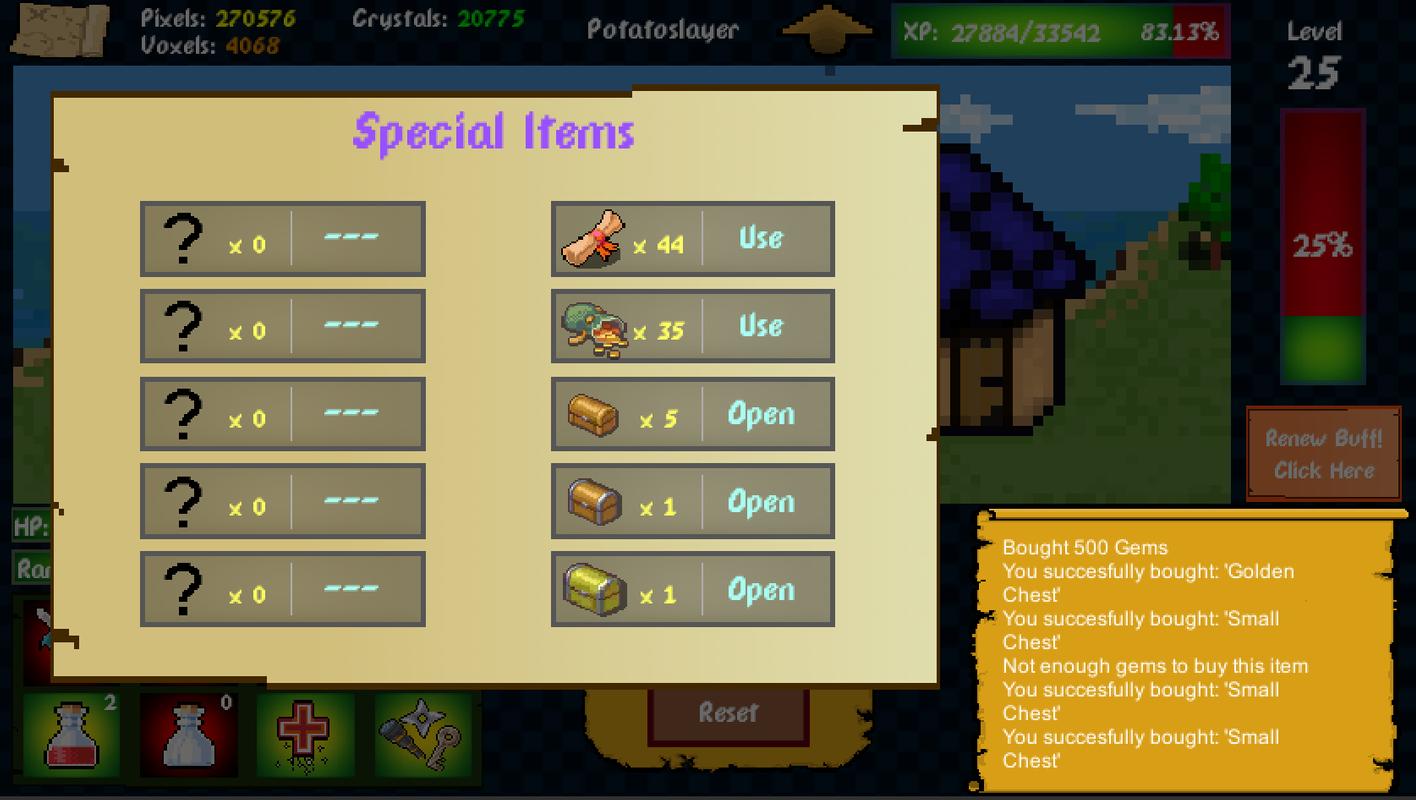The height and width of the screenshot is (800, 1416).
Task: Use the scroll item
Action: tap(761, 239)
